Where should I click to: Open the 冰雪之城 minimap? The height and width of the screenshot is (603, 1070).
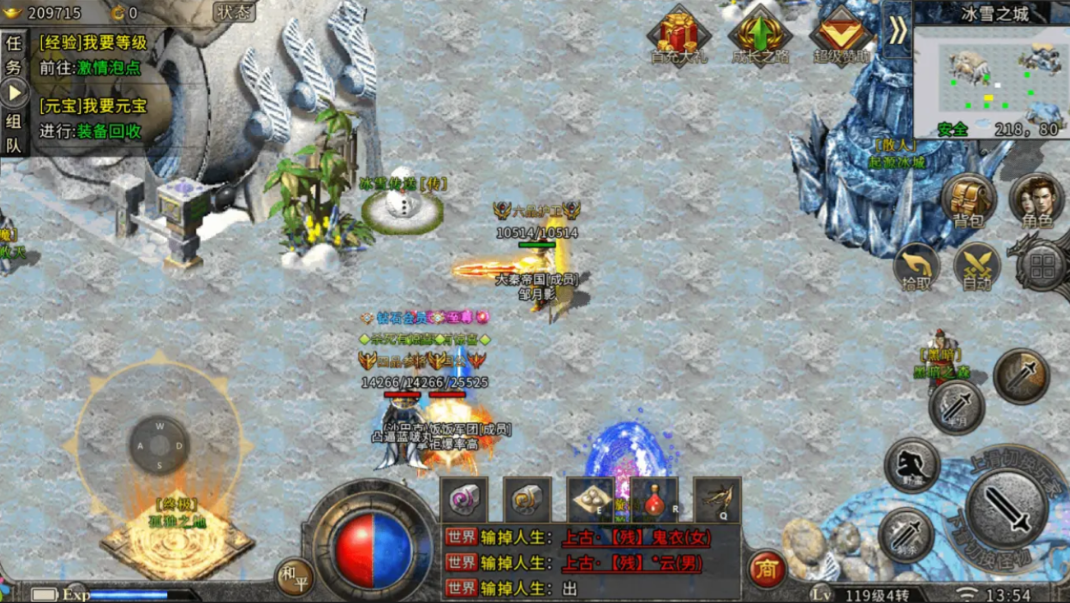(990, 75)
